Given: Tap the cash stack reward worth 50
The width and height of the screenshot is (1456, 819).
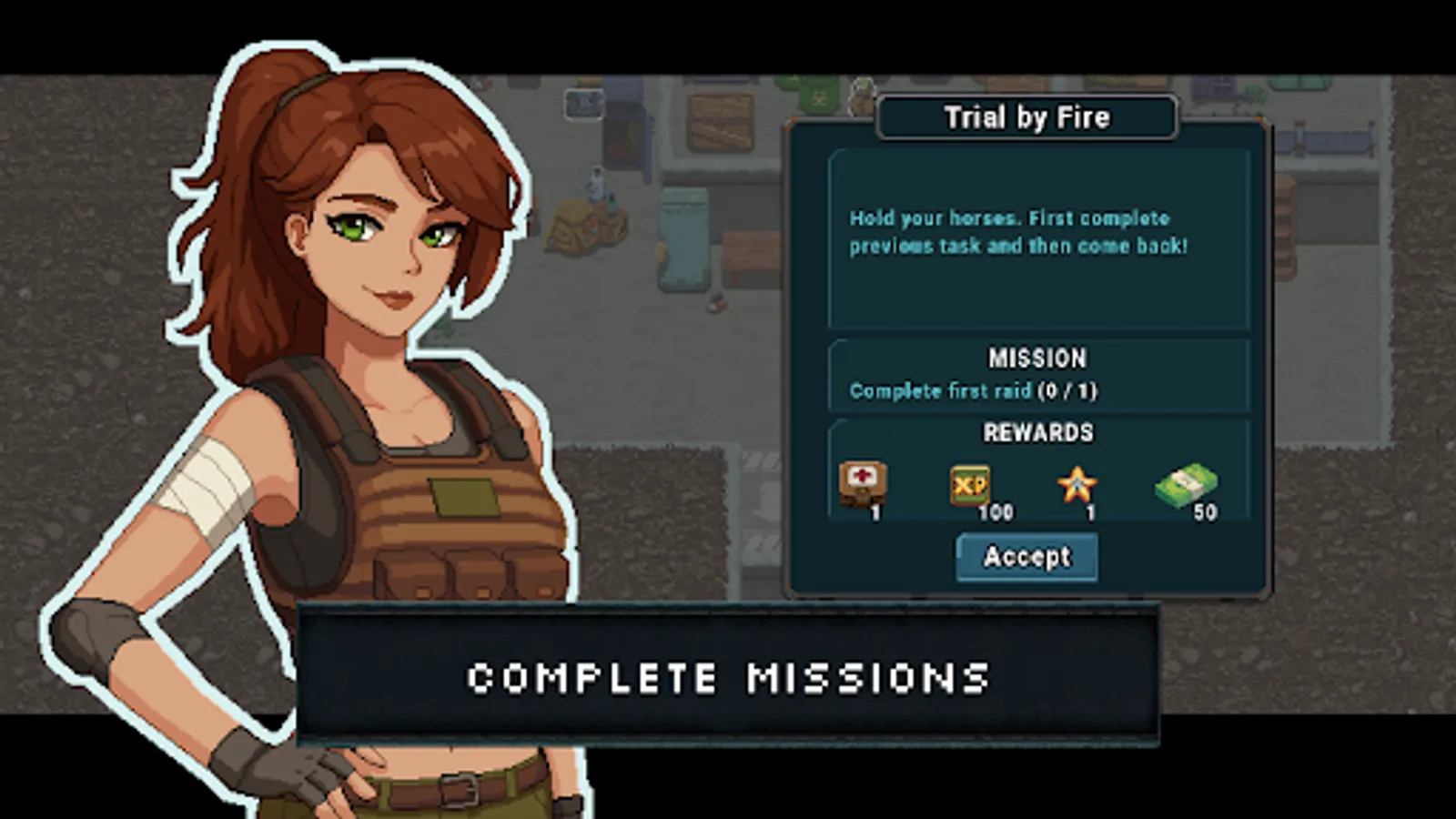Looking at the screenshot, I should 1188,485.
